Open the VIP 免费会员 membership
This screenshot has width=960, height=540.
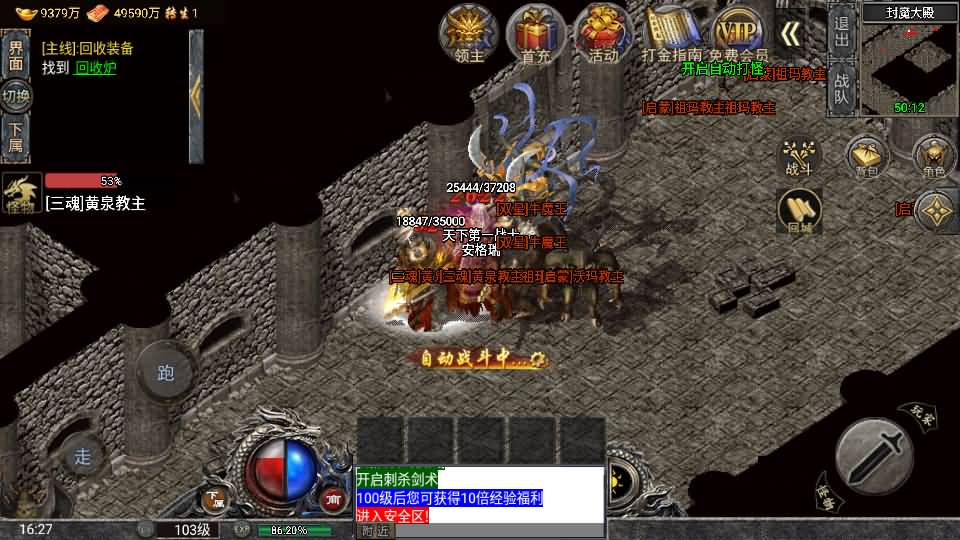[739, 32]
